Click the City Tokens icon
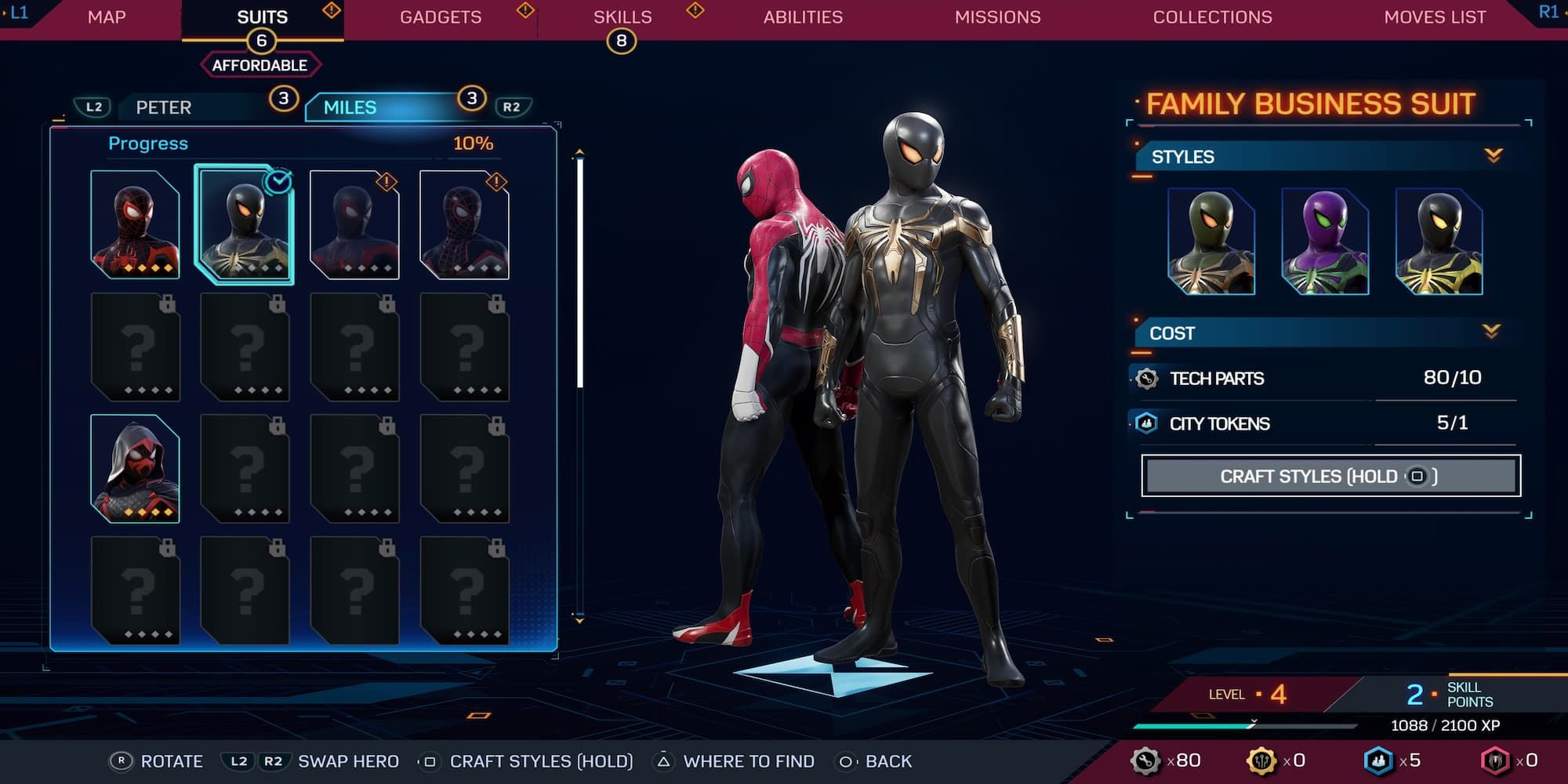 pyautogui.click(x=1146, y=423)
